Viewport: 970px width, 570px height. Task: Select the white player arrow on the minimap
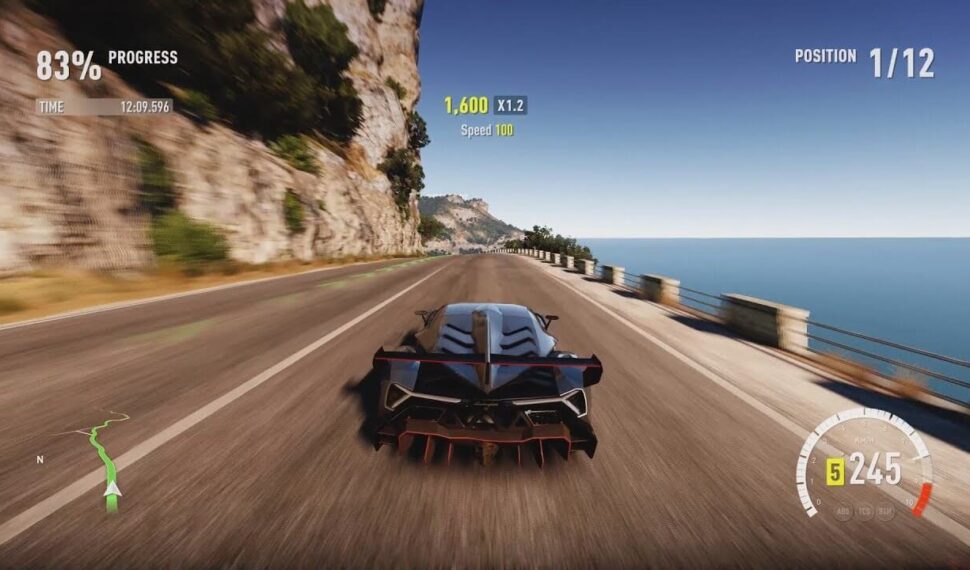click(x=113, y=489)
